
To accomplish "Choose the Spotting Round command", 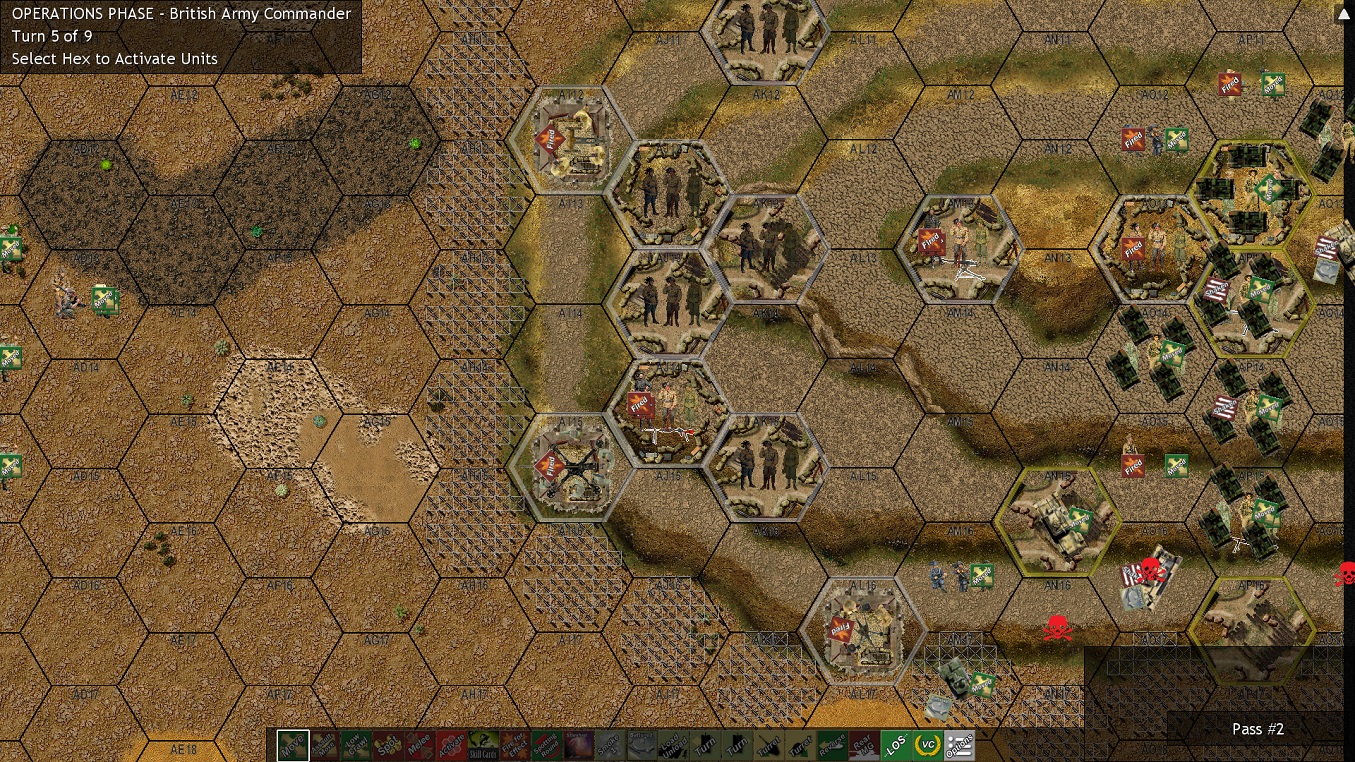I will (545, 746).
